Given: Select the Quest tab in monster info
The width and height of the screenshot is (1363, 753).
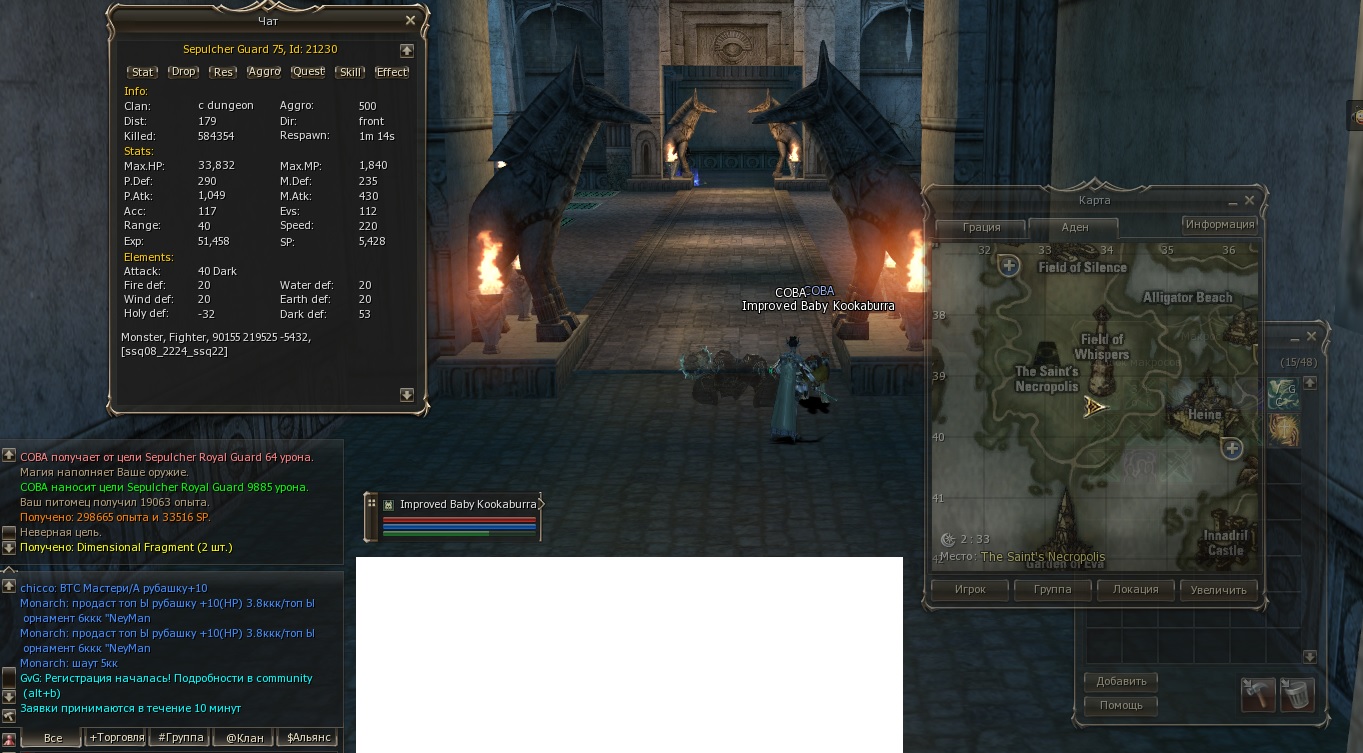Looking at the screenshot, I should point(308,72).
